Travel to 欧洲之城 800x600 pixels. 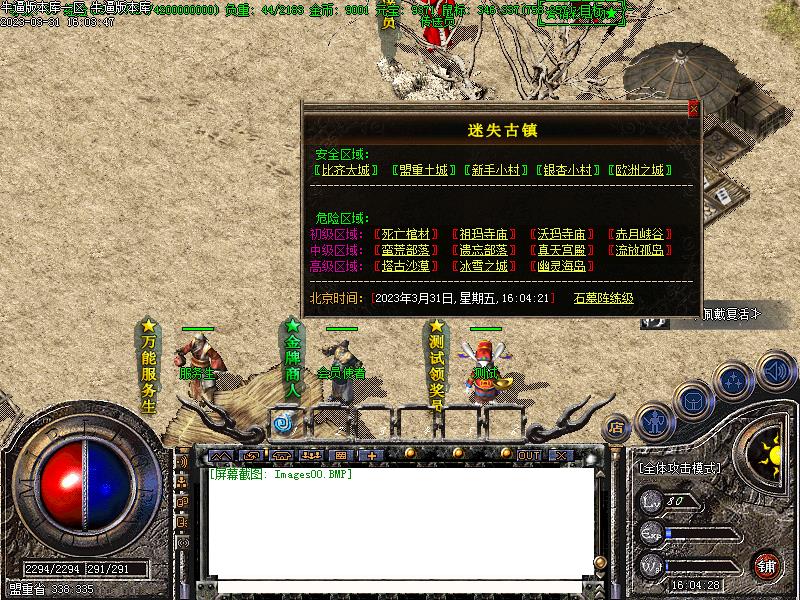click(x=641, y=170)
